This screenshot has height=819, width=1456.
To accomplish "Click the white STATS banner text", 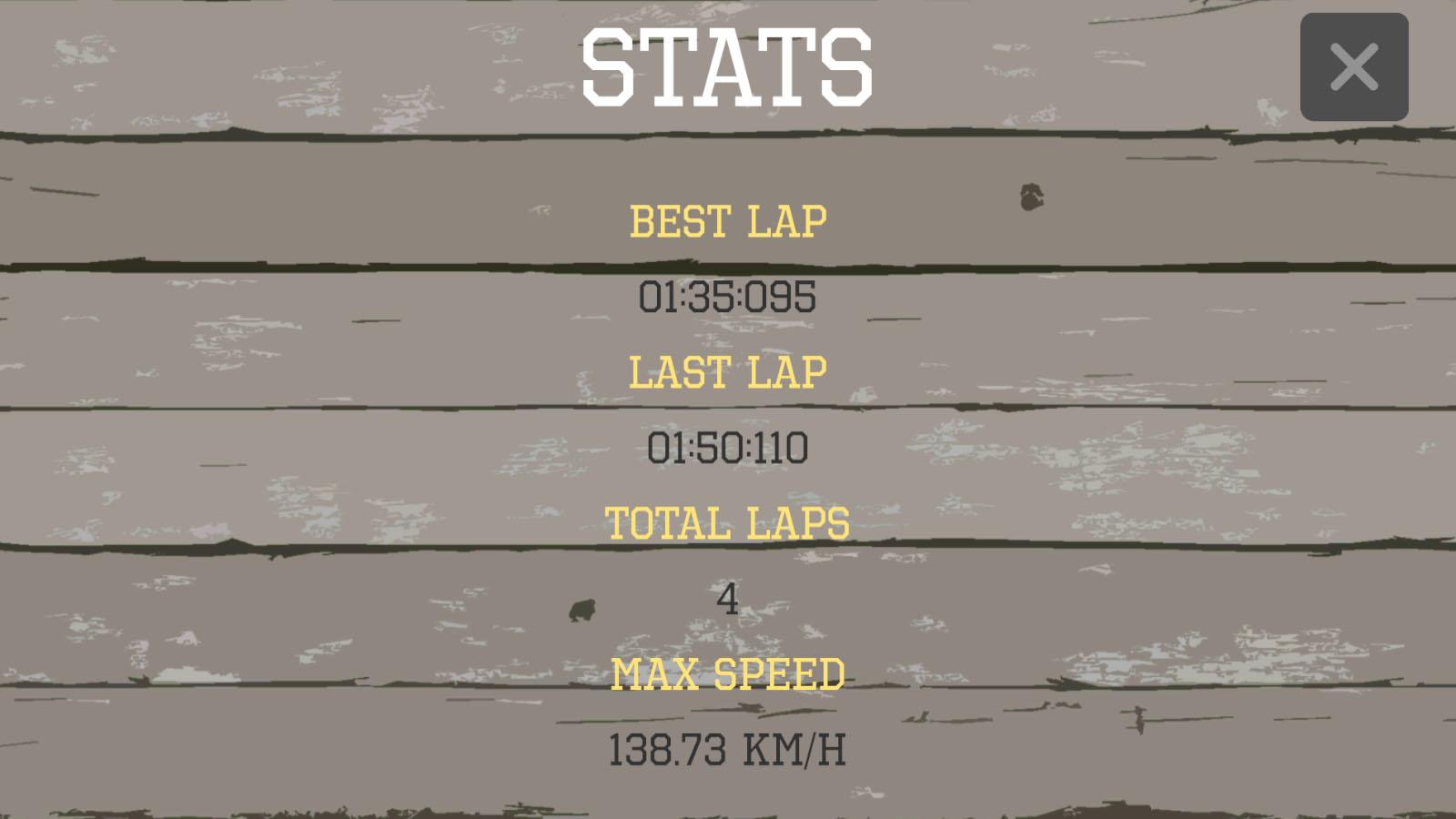I will (728, 64).
